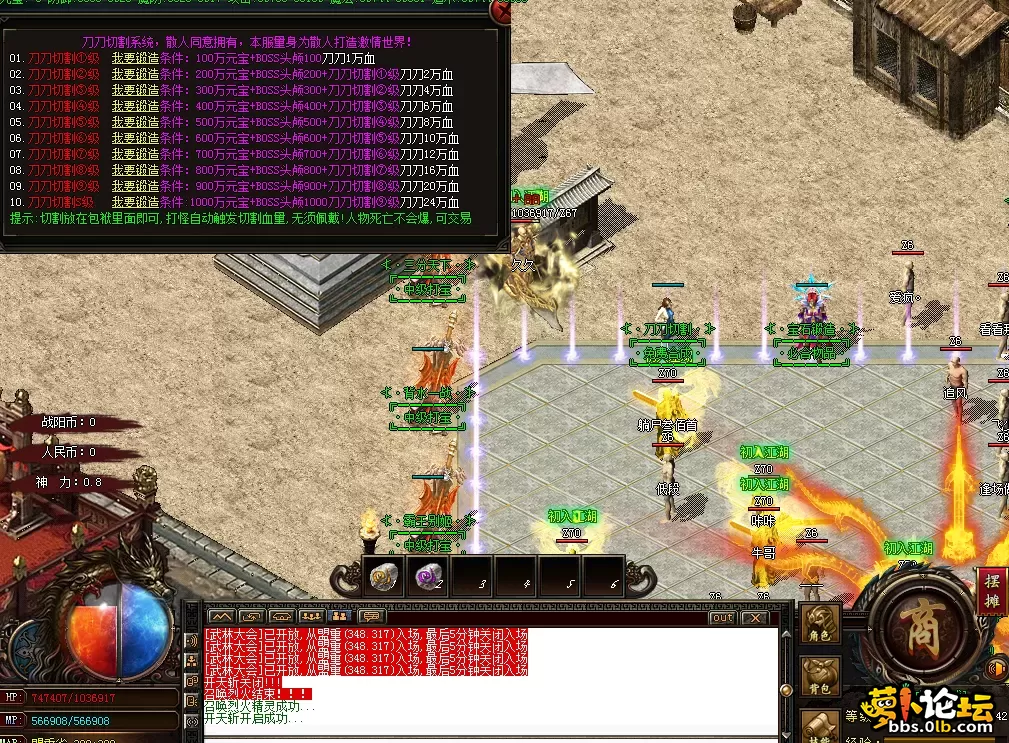Screen dimensions: 1009x743
Task: Open the 背包 bag inventory
Action: (x=820, y=678)
